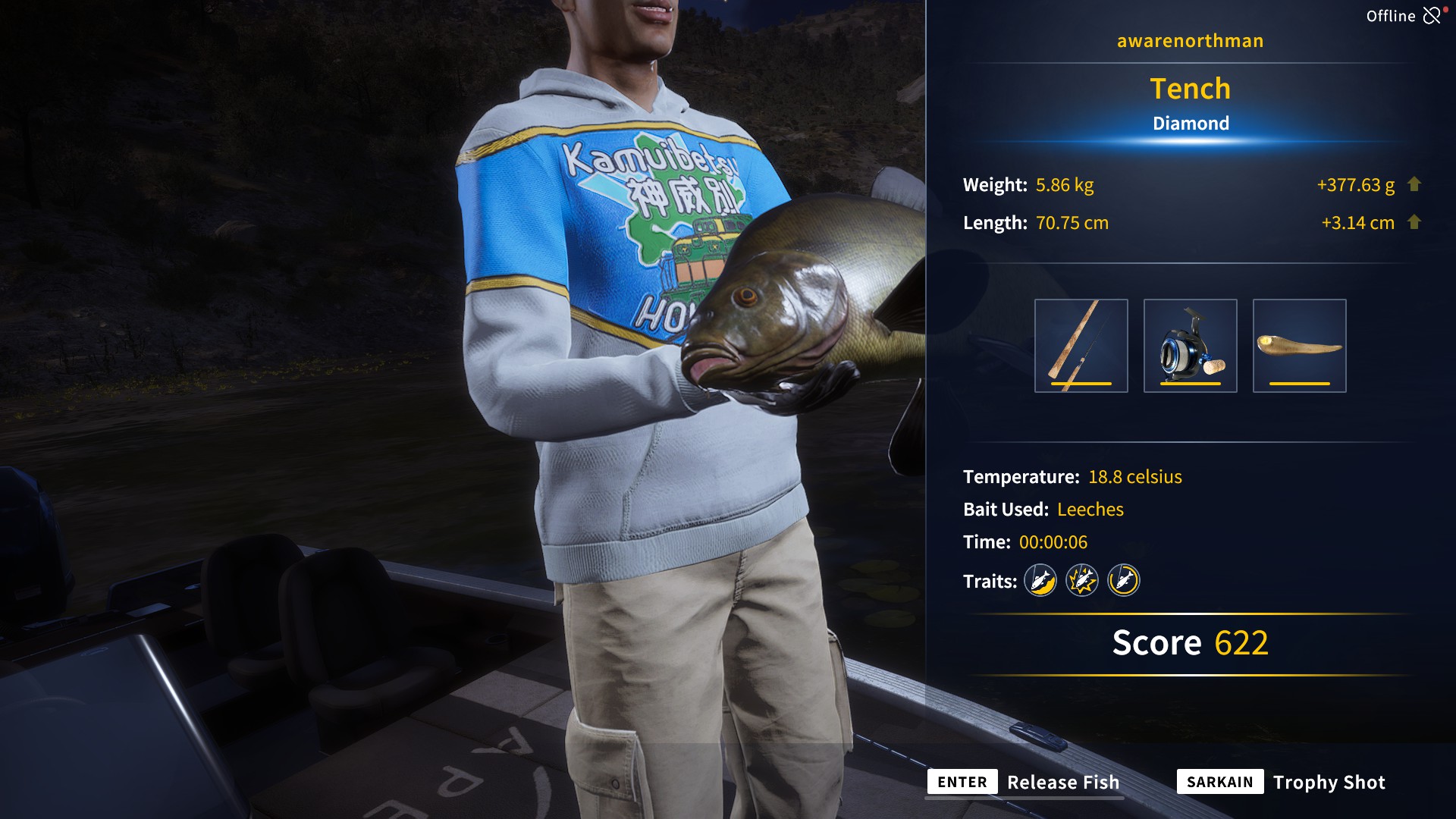The width and height of the screenshot is (1456, 819).
Task: Take a Trophy Shot
Action: coord(1282,782)
